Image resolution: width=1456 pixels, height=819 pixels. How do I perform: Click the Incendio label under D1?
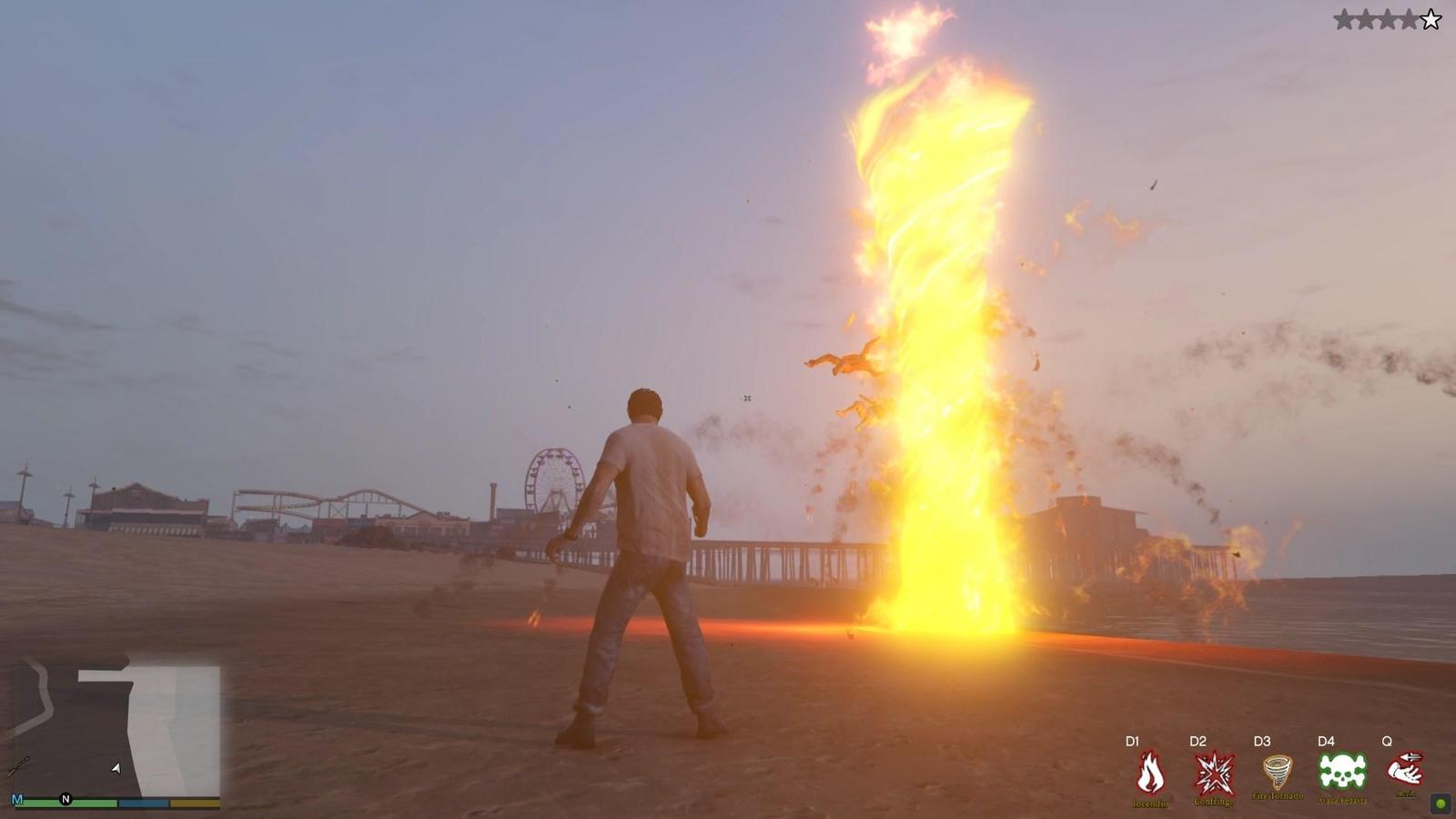click(x=1150, y=804)
